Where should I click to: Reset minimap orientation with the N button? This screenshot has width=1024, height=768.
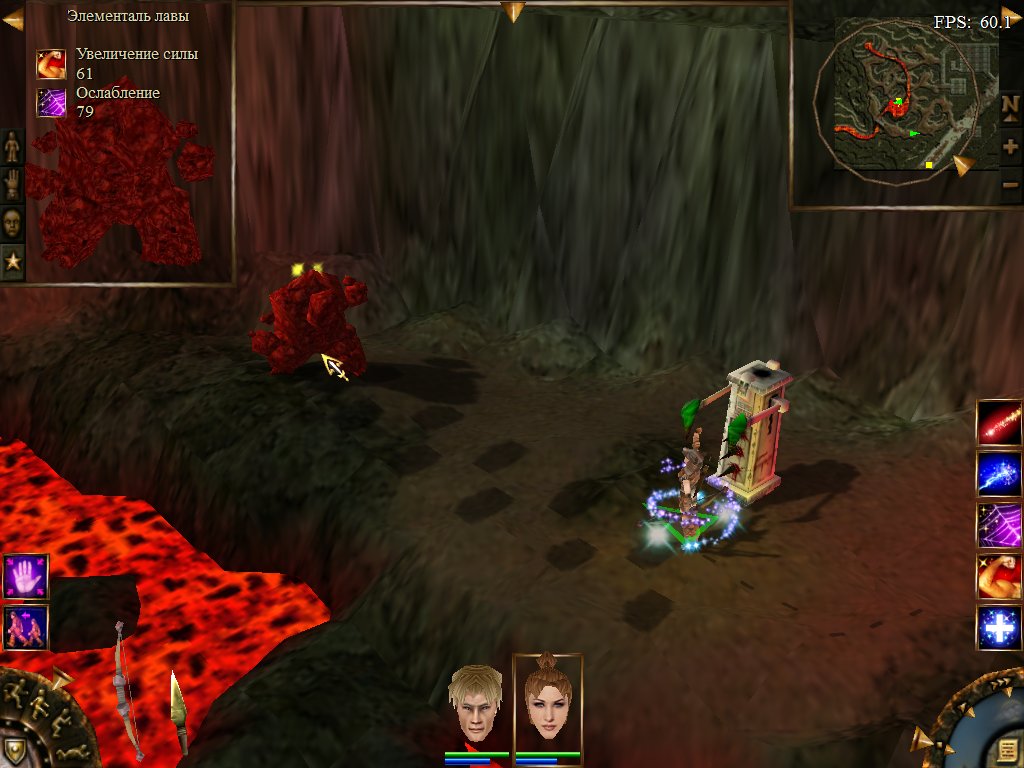coord(1010,106)
